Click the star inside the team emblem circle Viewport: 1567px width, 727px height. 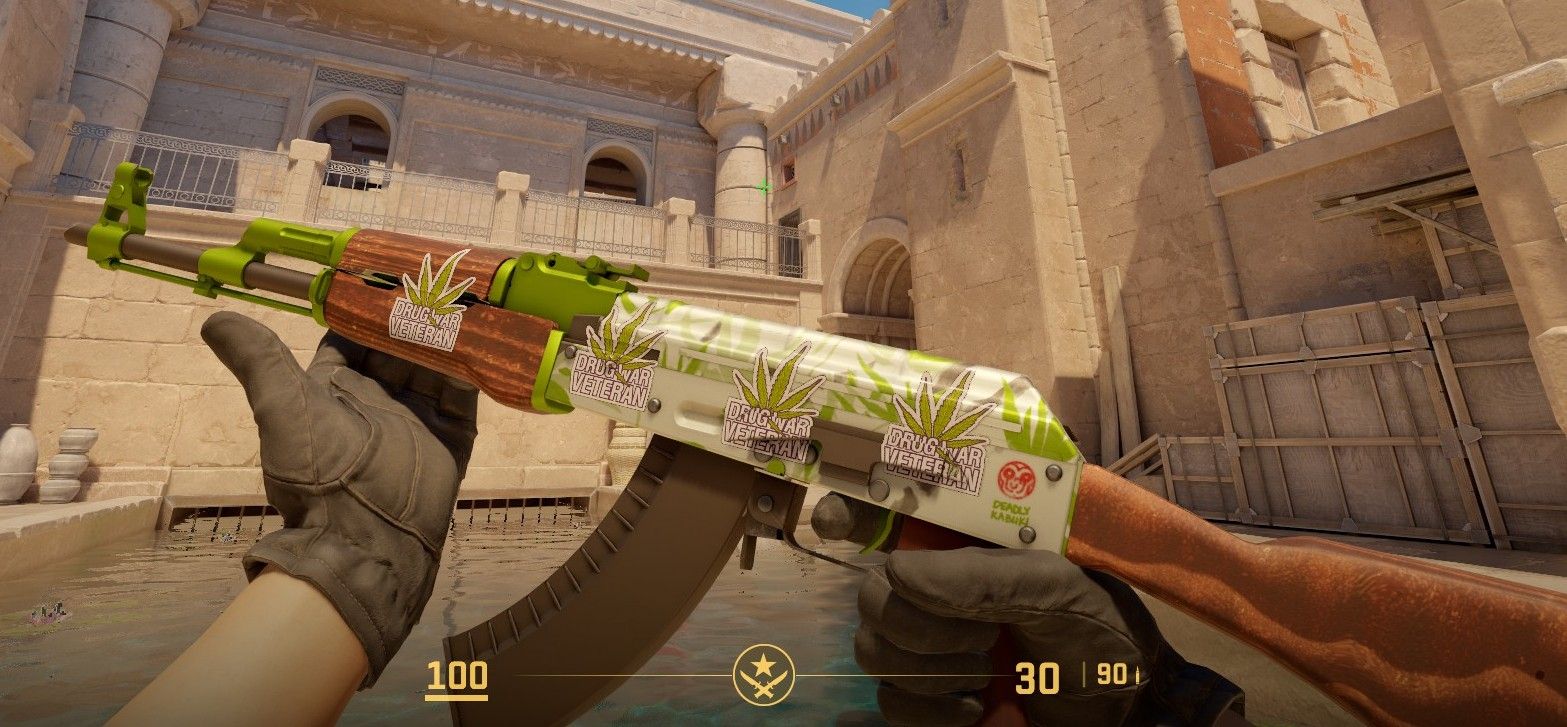(763, 664)
